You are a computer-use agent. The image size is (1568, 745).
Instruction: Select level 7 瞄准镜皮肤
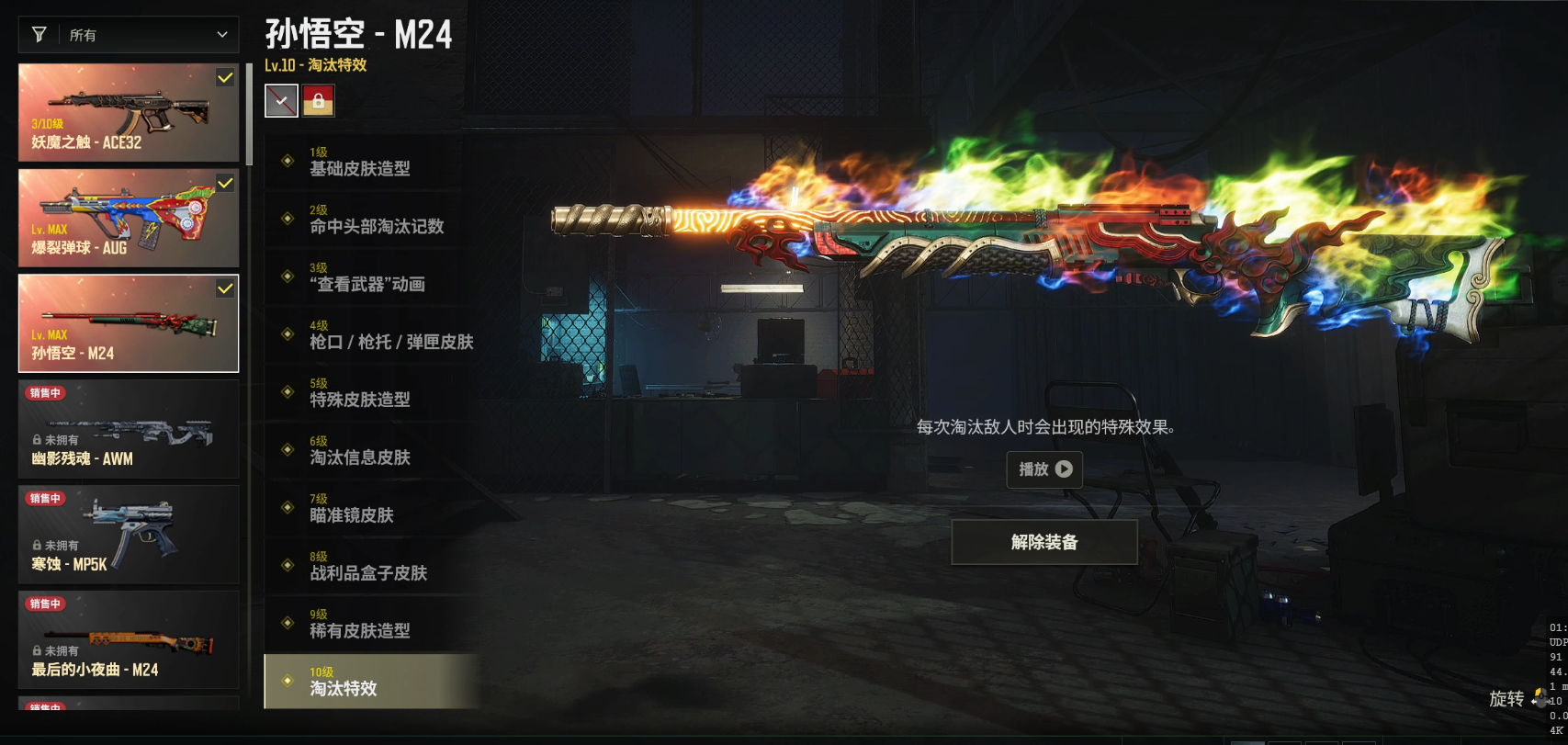pos(372,509)
